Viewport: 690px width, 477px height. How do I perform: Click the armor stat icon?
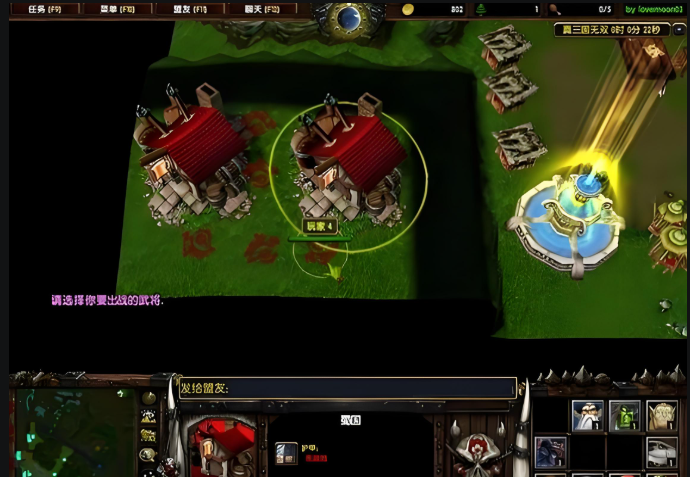point(286,453)
